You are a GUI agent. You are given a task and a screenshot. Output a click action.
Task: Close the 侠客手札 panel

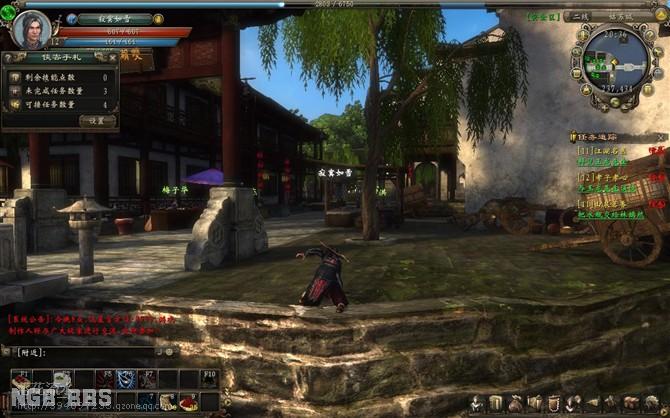[x=114, y=57]
